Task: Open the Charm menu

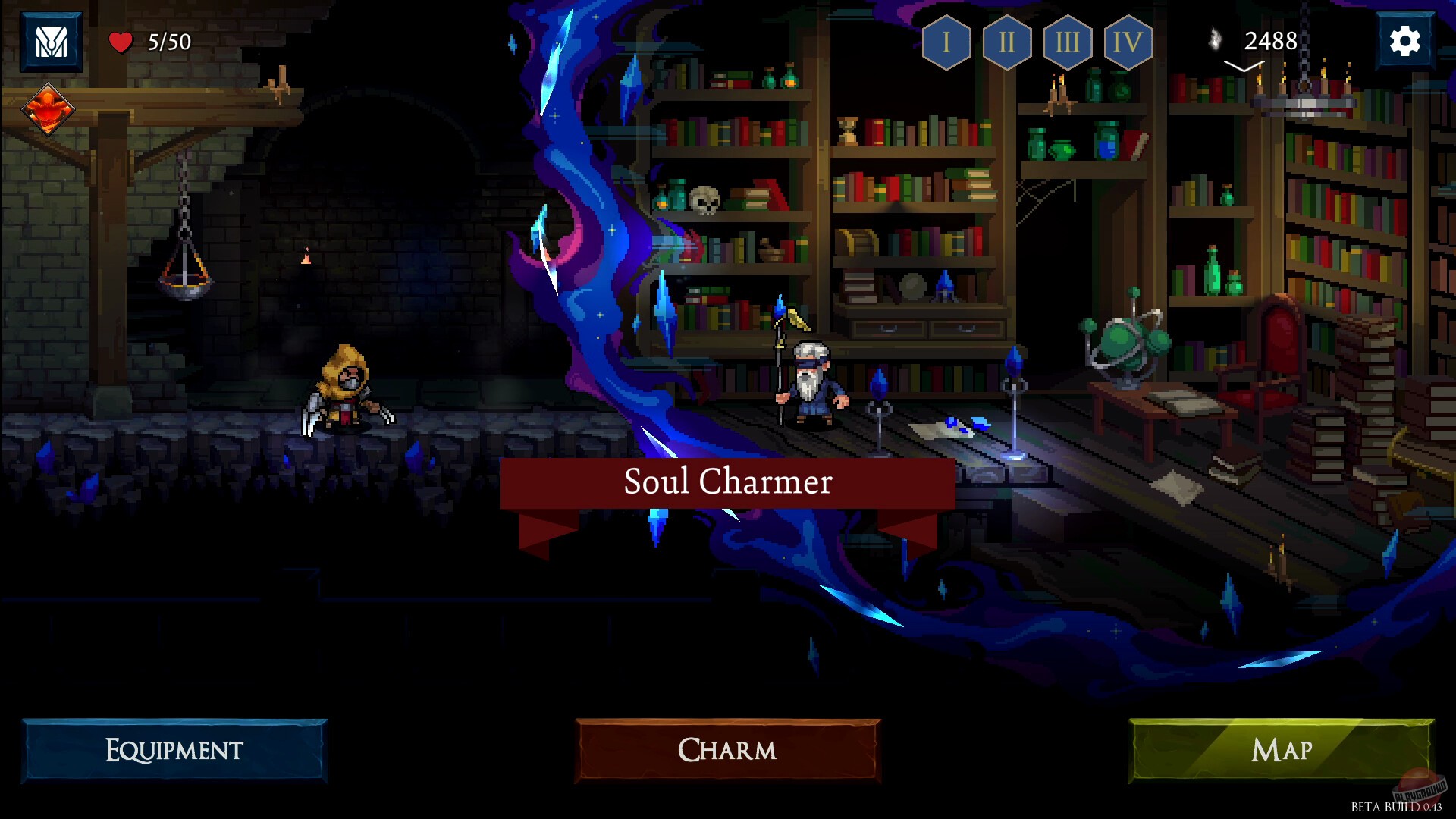Action: [x=726, y=751]
